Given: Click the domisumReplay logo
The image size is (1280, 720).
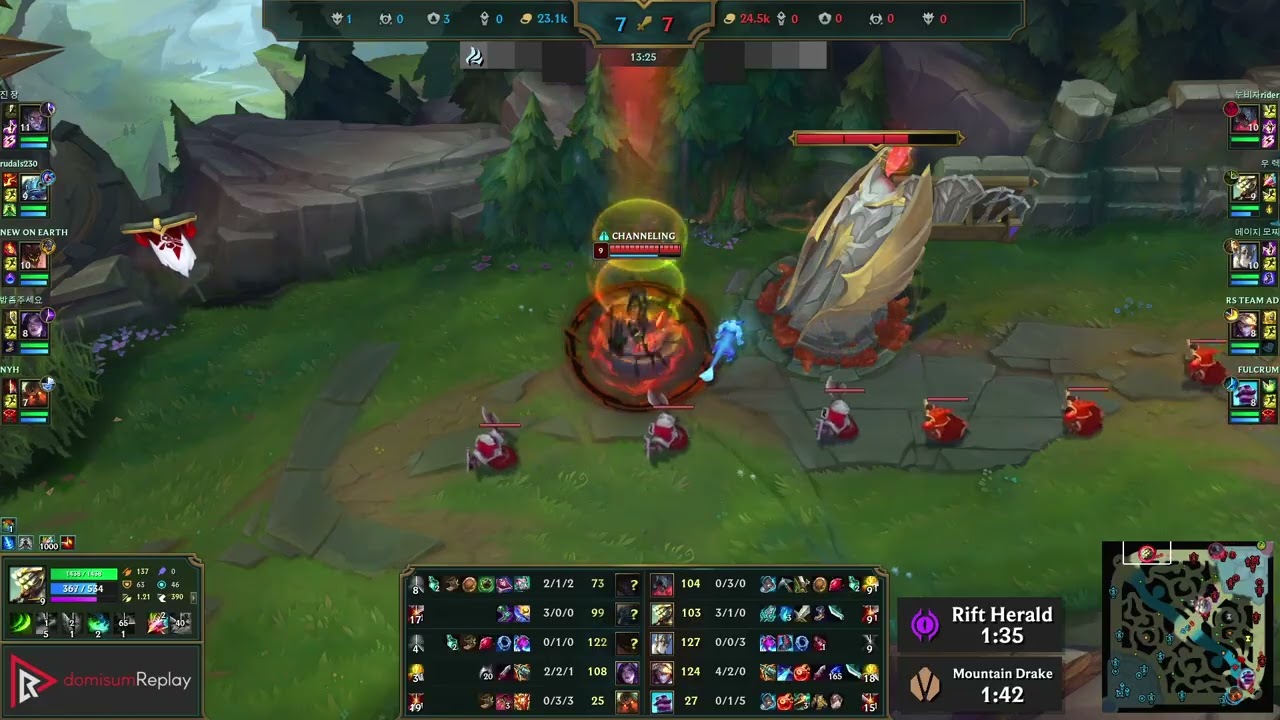Looking at the screenshot, I should pyautogui.click(x=100, y=679).
